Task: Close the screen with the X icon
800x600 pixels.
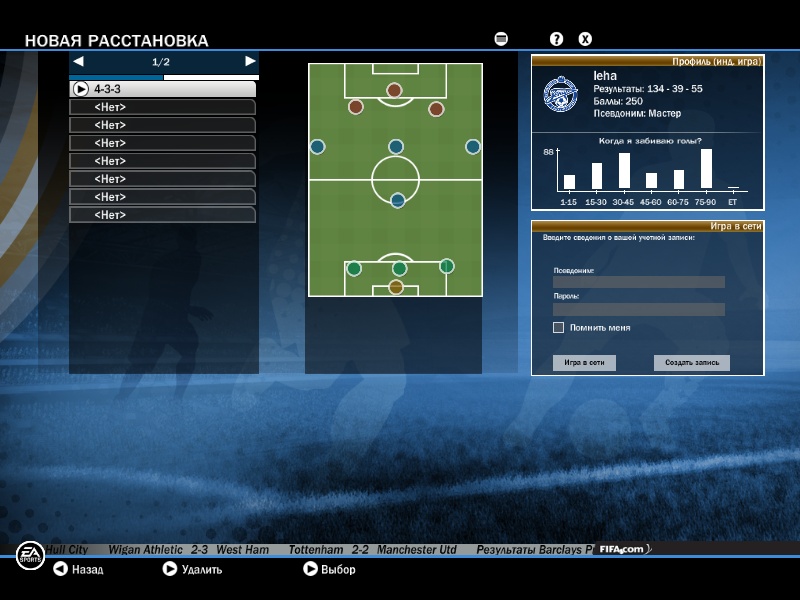Action: [586, 39]
